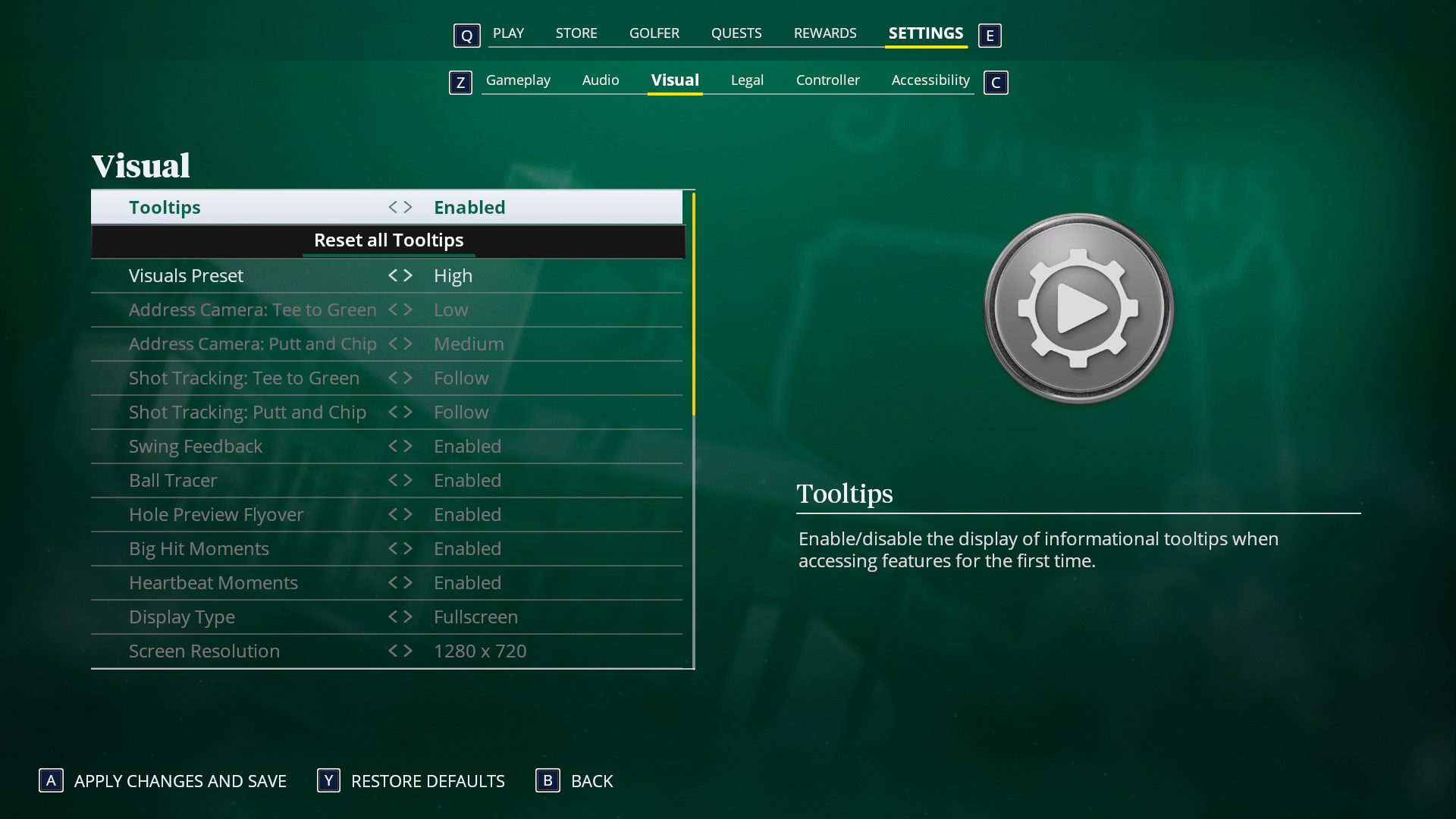
Task: Click the B button icon near Back
Action: click(x=548, y=781)
